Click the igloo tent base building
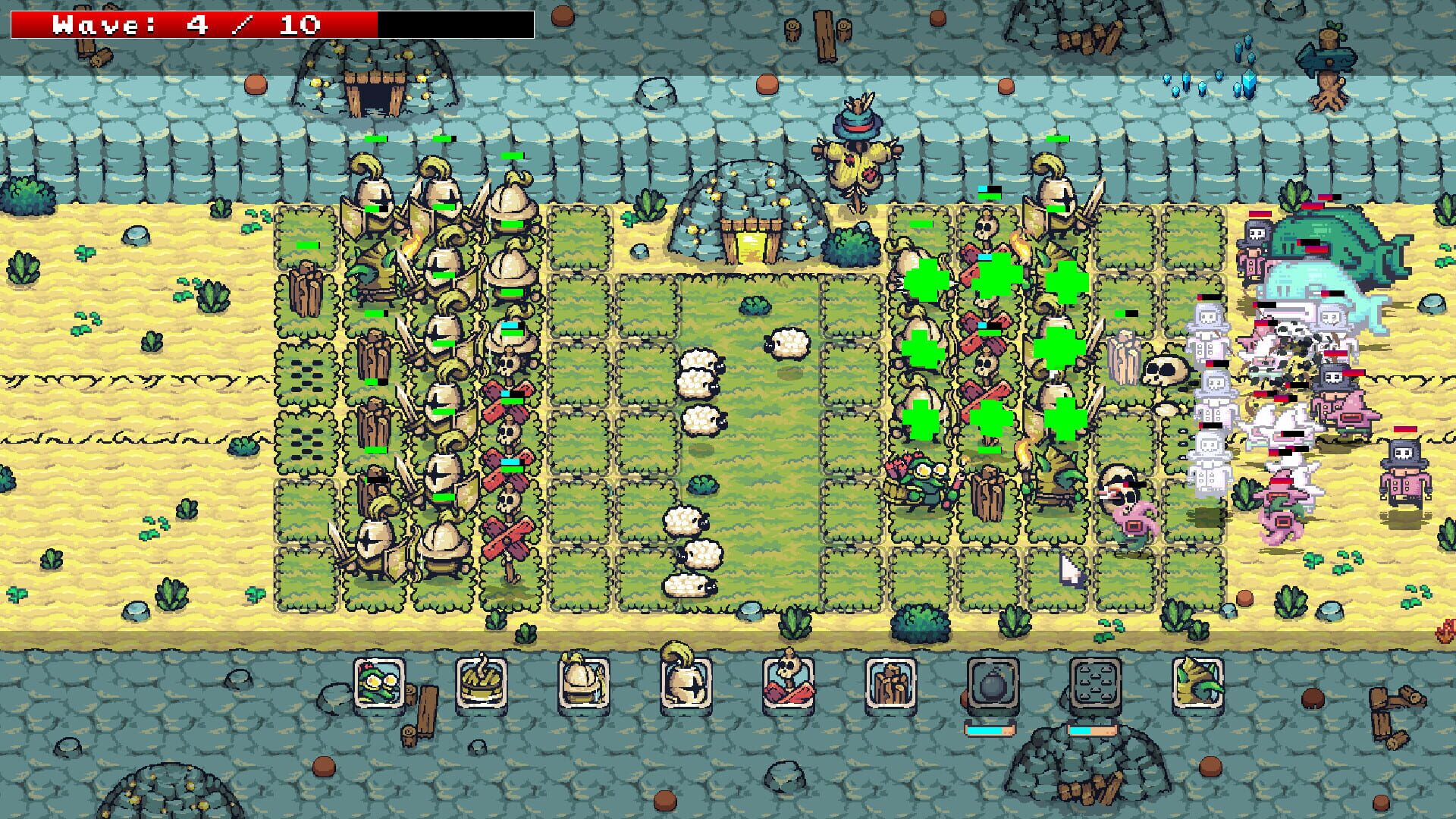 747,212
